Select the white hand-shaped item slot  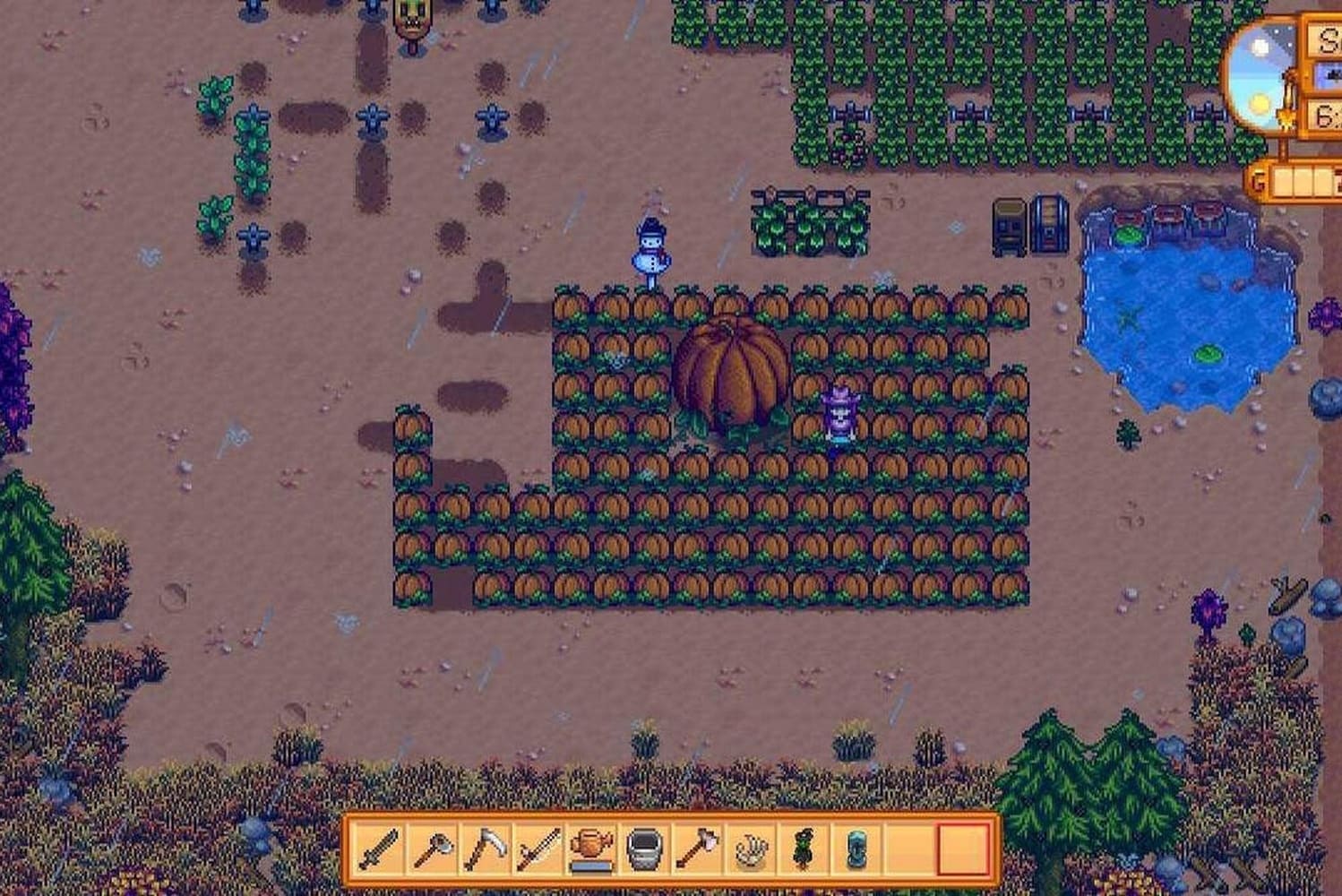pyautogui.click(x=750, y=848)
